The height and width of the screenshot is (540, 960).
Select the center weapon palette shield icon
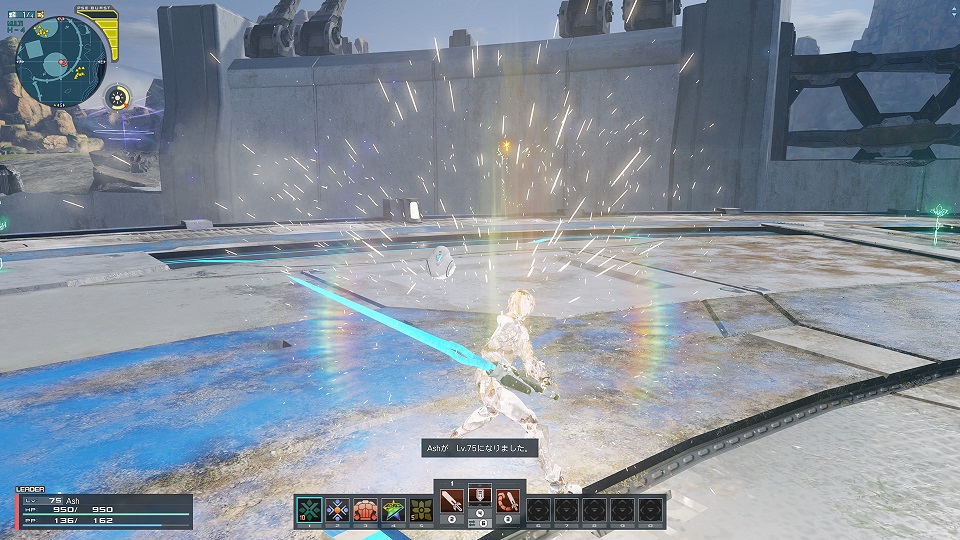coord(479,496)
